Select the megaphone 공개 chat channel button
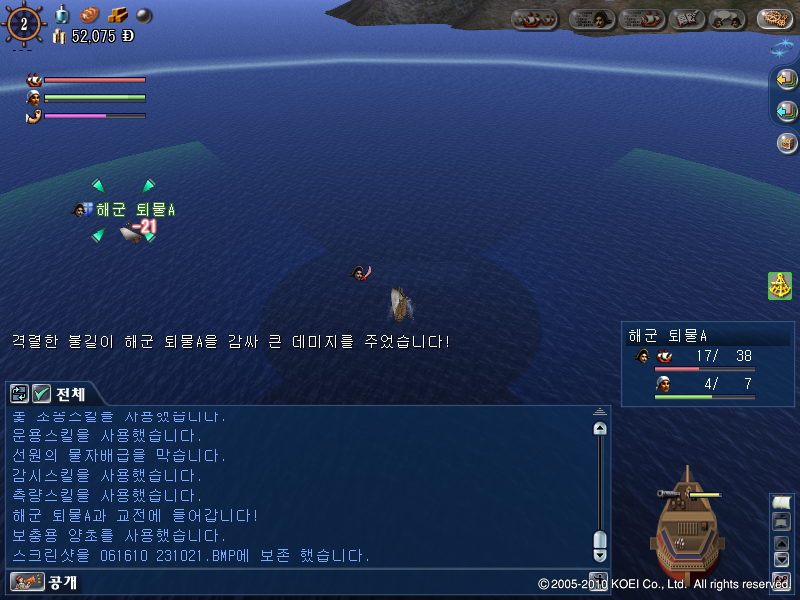Screen dimensions: 800x600 coord(20,581)
